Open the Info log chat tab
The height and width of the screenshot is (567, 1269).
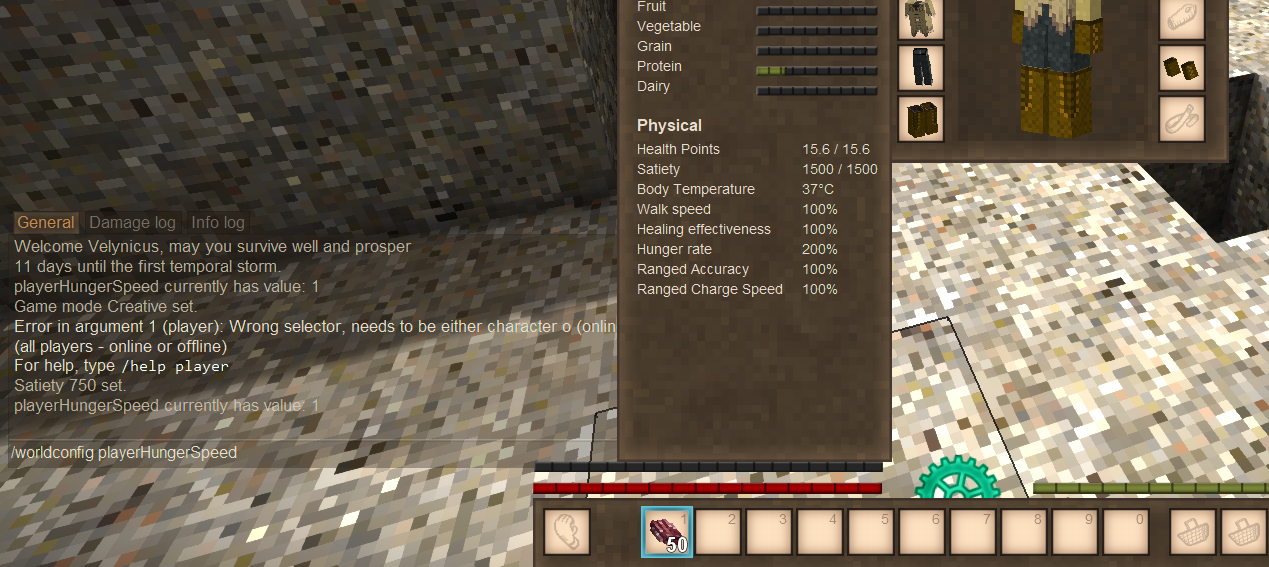pyautogui.click(x=218, y=223)
